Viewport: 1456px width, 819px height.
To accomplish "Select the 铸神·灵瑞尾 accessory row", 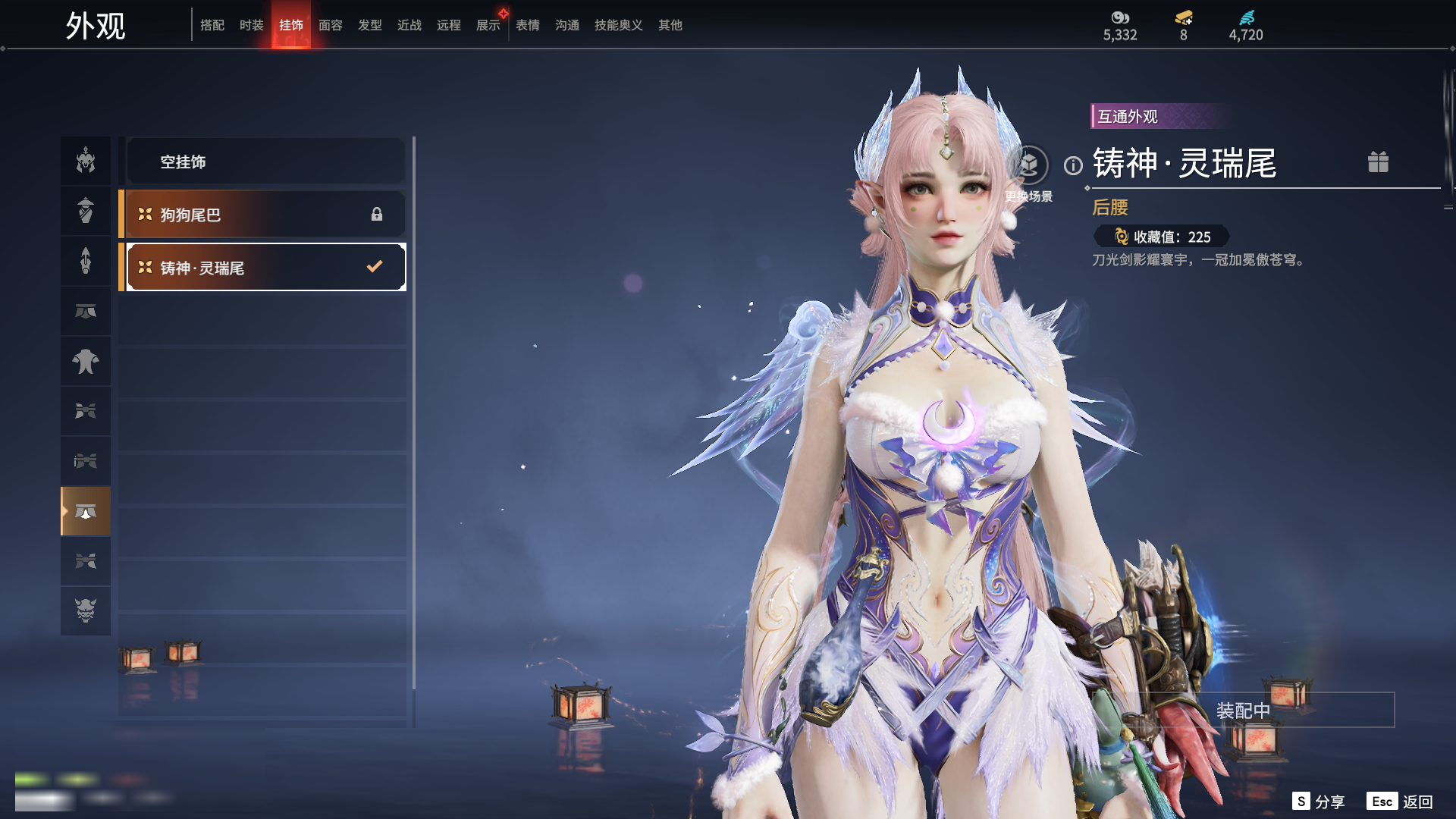I will click(x=265, y=267).
